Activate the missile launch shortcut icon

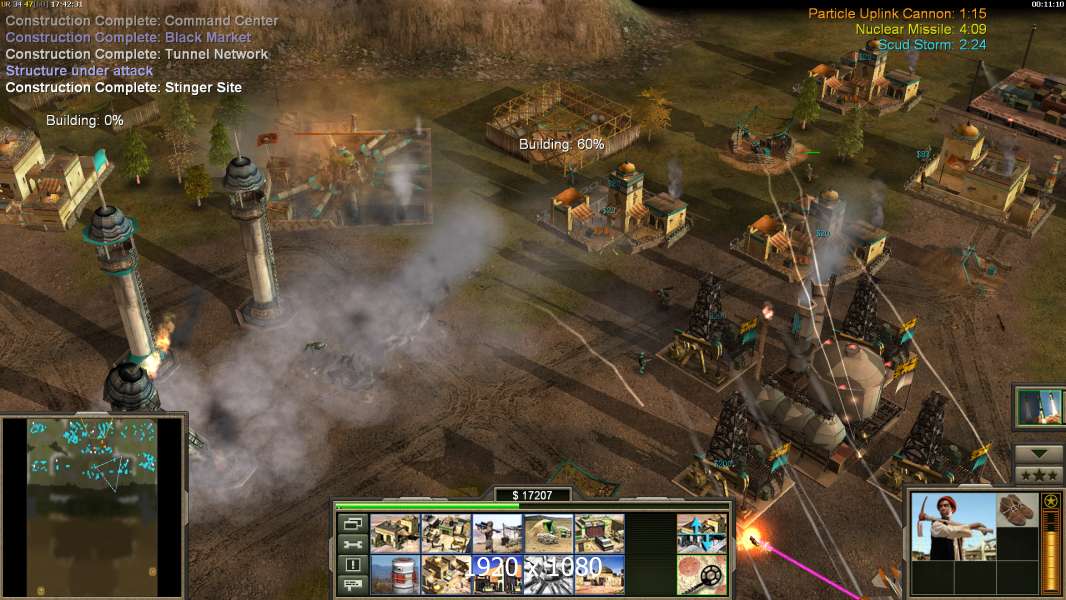(1039, 407)
